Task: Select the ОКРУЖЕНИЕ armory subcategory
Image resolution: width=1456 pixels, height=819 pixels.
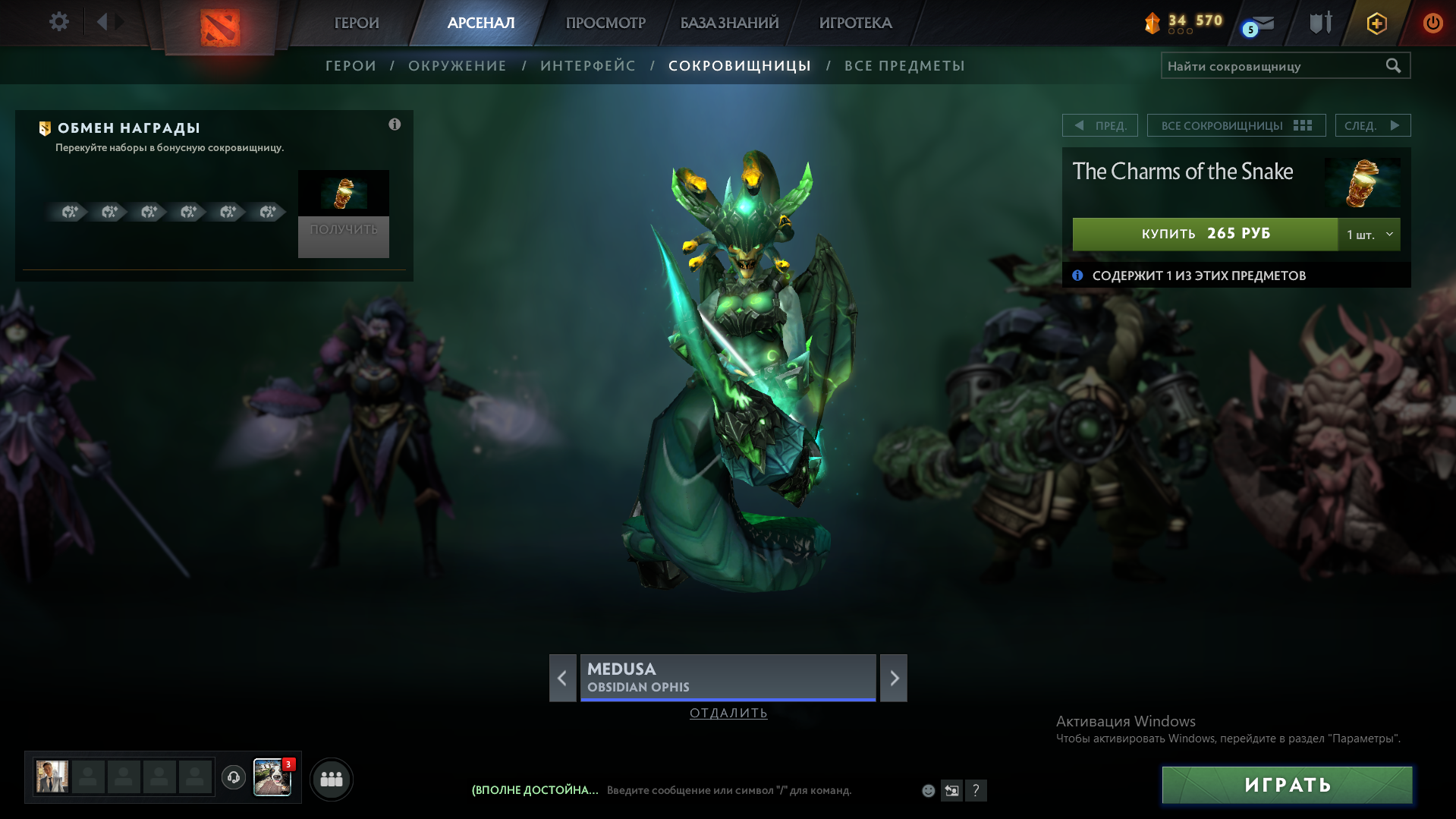Action: pyautogui.click(x=457, y=66)
